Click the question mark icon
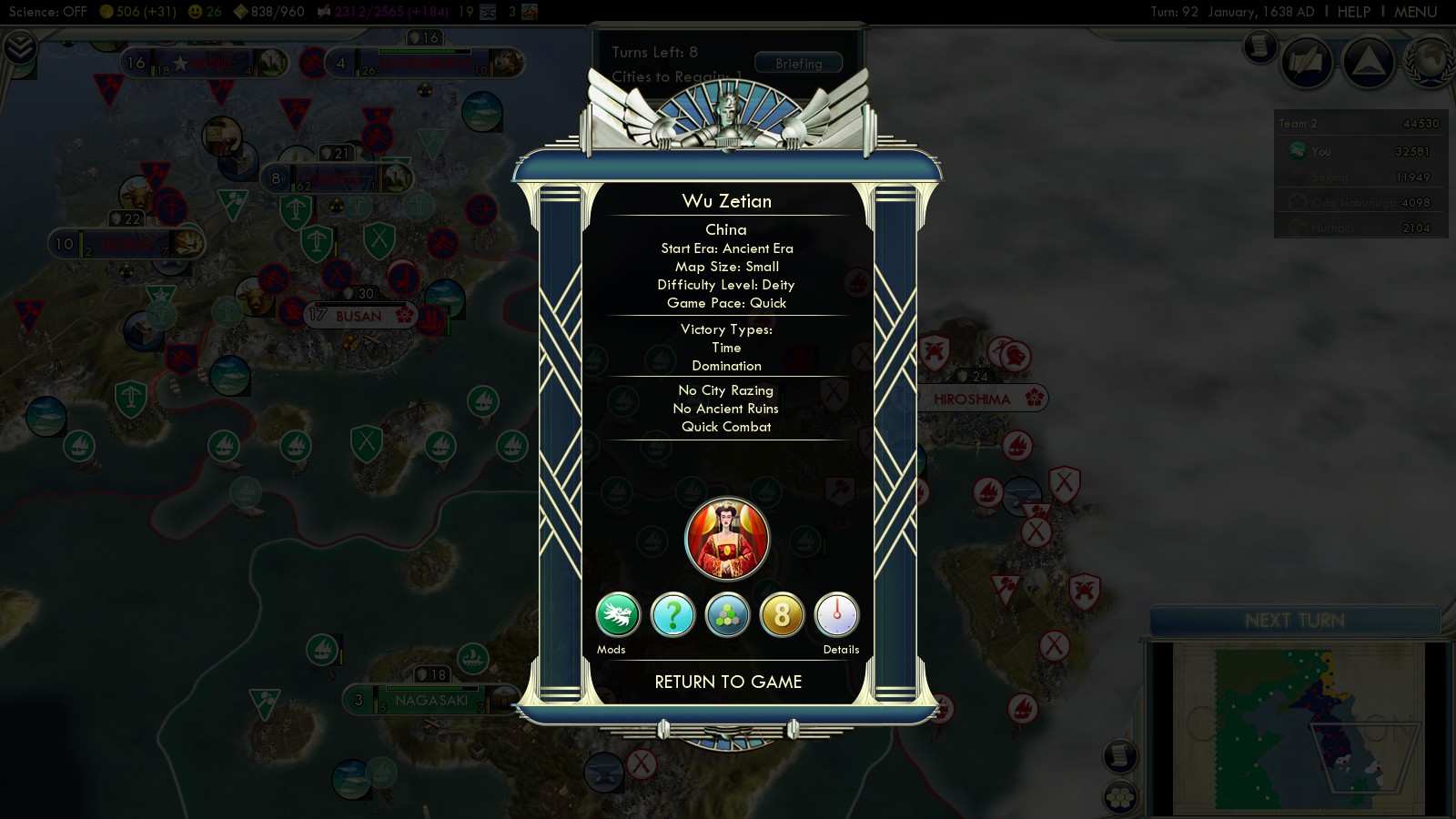The height and width of the screenshot is (819, 1456). (x=672, y=615)
